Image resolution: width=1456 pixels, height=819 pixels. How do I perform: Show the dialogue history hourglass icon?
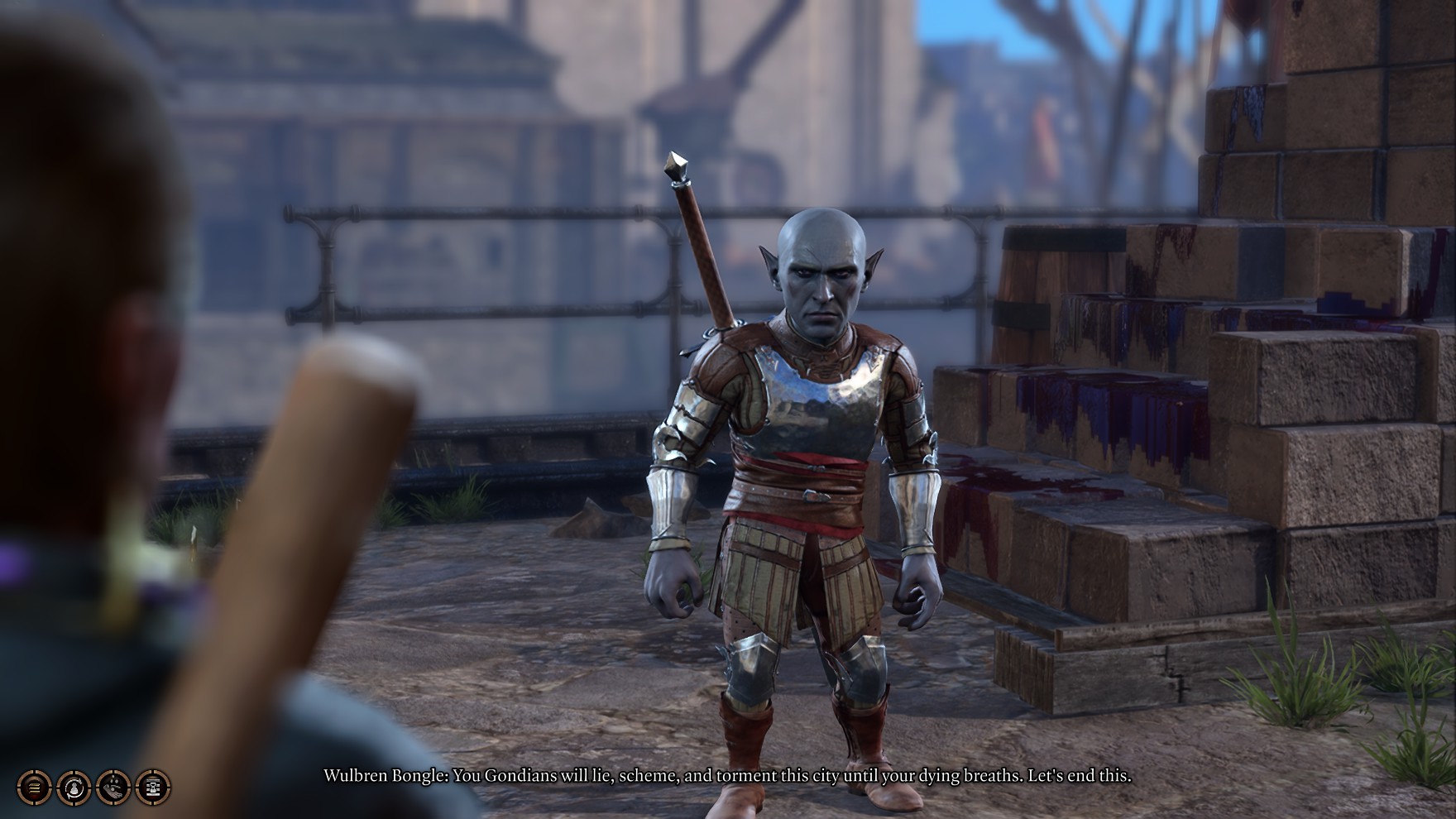click(x=153, y=787)
